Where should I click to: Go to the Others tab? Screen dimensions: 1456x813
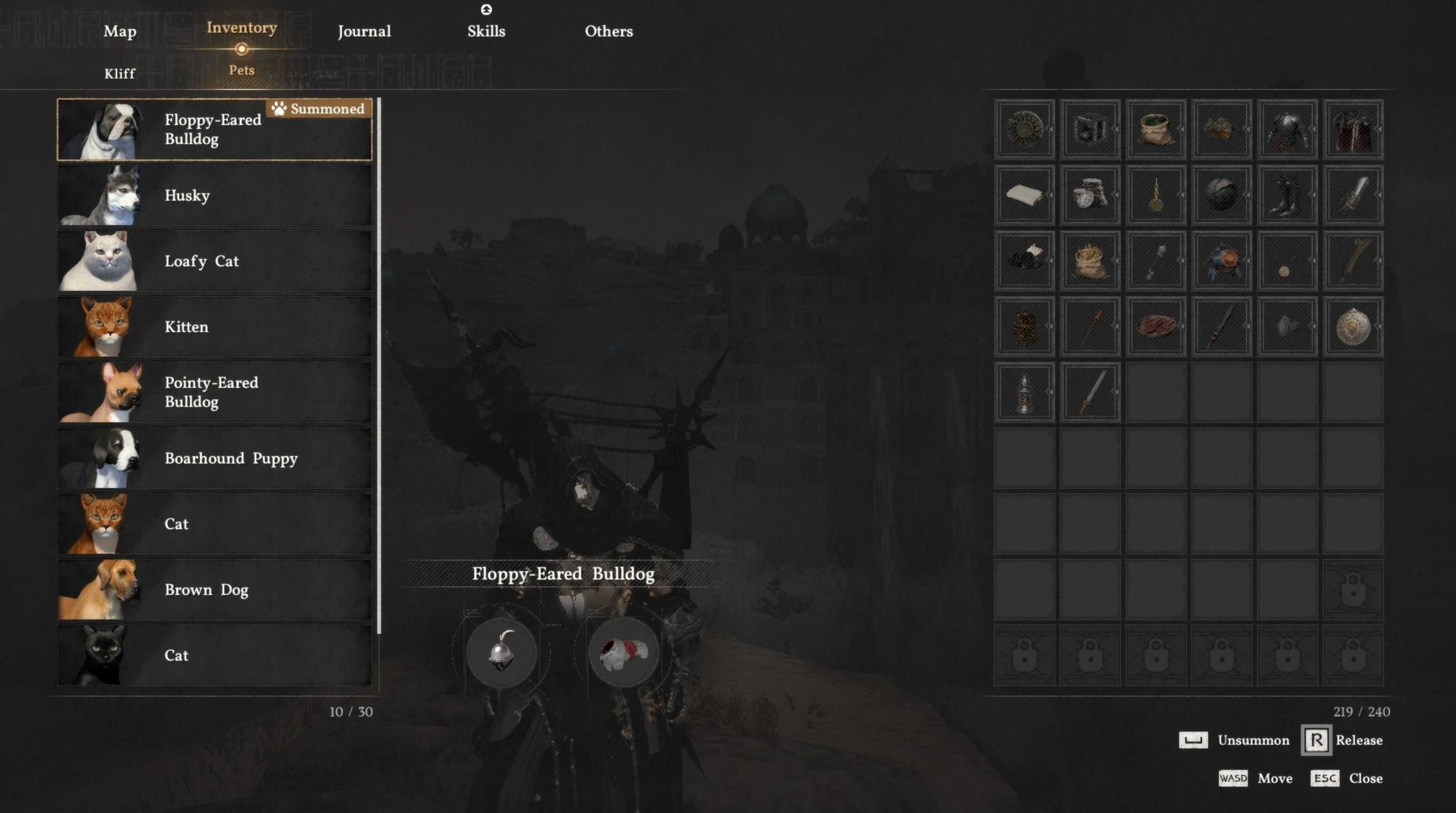(x=609, y=31)
